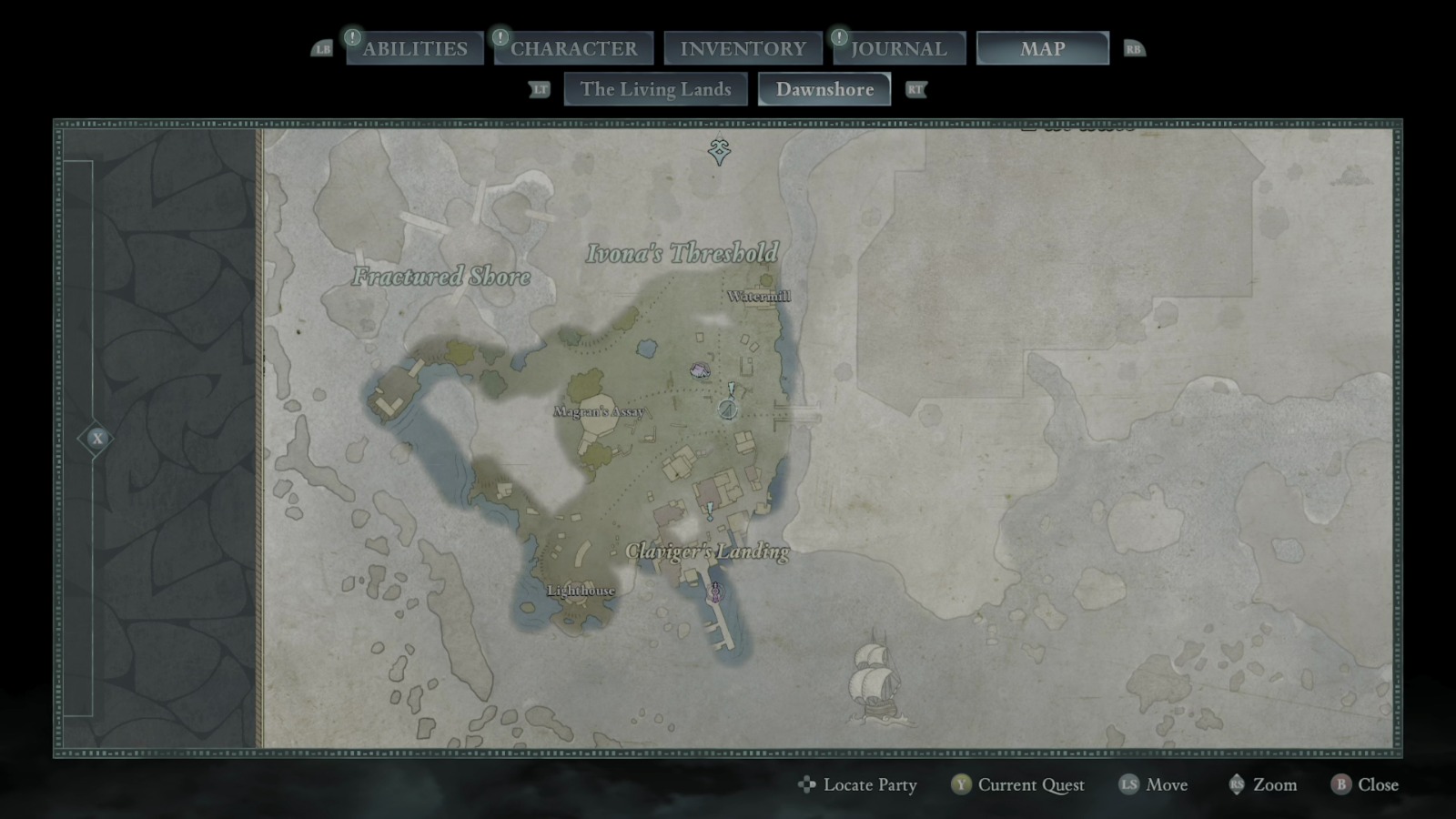Click the north compass indicator atop the map
The width and height of the screenshot is (1456, 819).
pyautogui.click(x=718, y=147)
